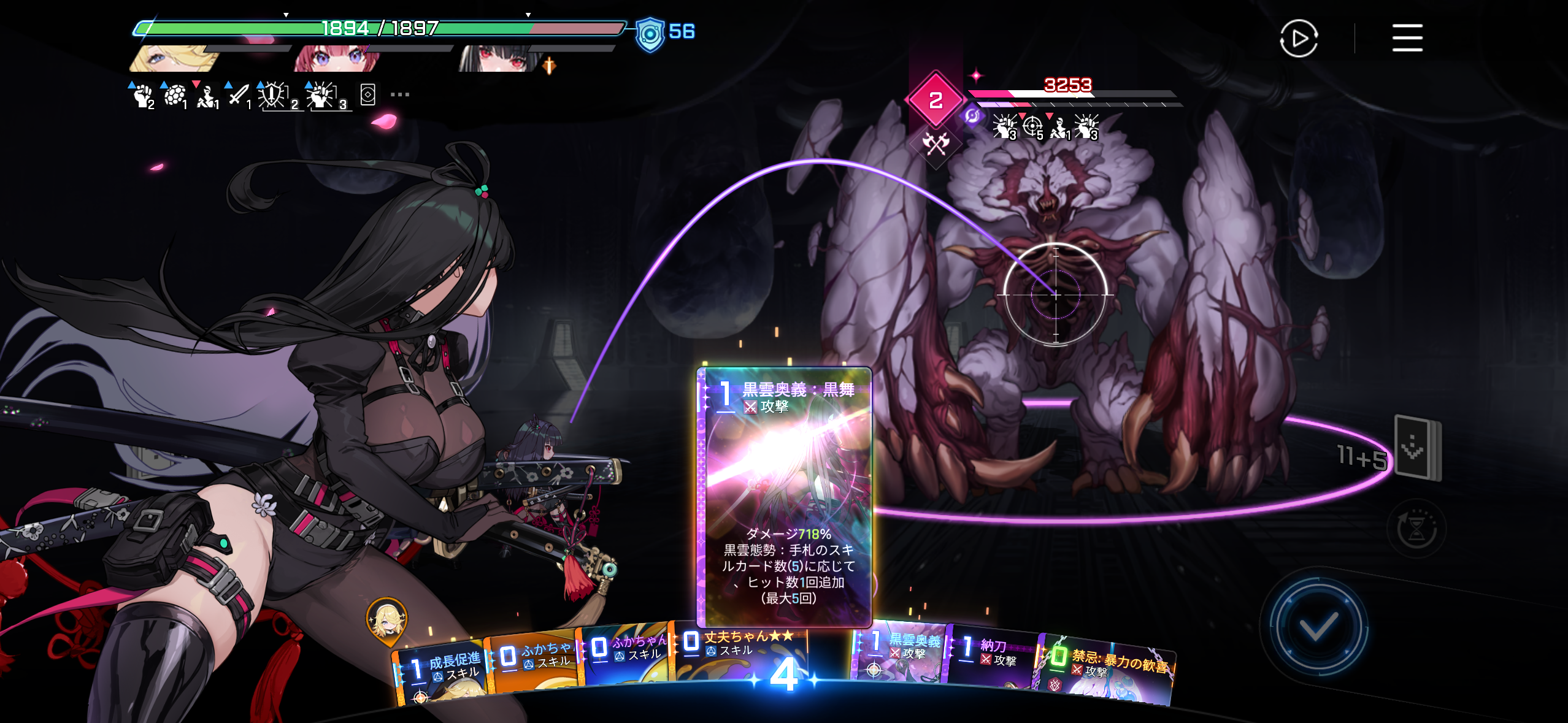Tap the hourglass turn timer button
The image size is (1568, 723).
1416,529
